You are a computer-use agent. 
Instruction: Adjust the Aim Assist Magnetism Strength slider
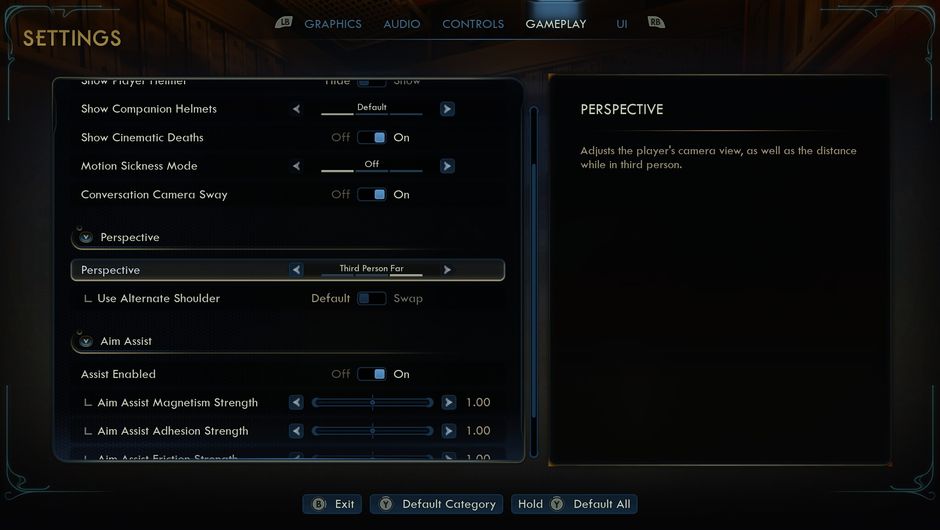pos(372,403)
